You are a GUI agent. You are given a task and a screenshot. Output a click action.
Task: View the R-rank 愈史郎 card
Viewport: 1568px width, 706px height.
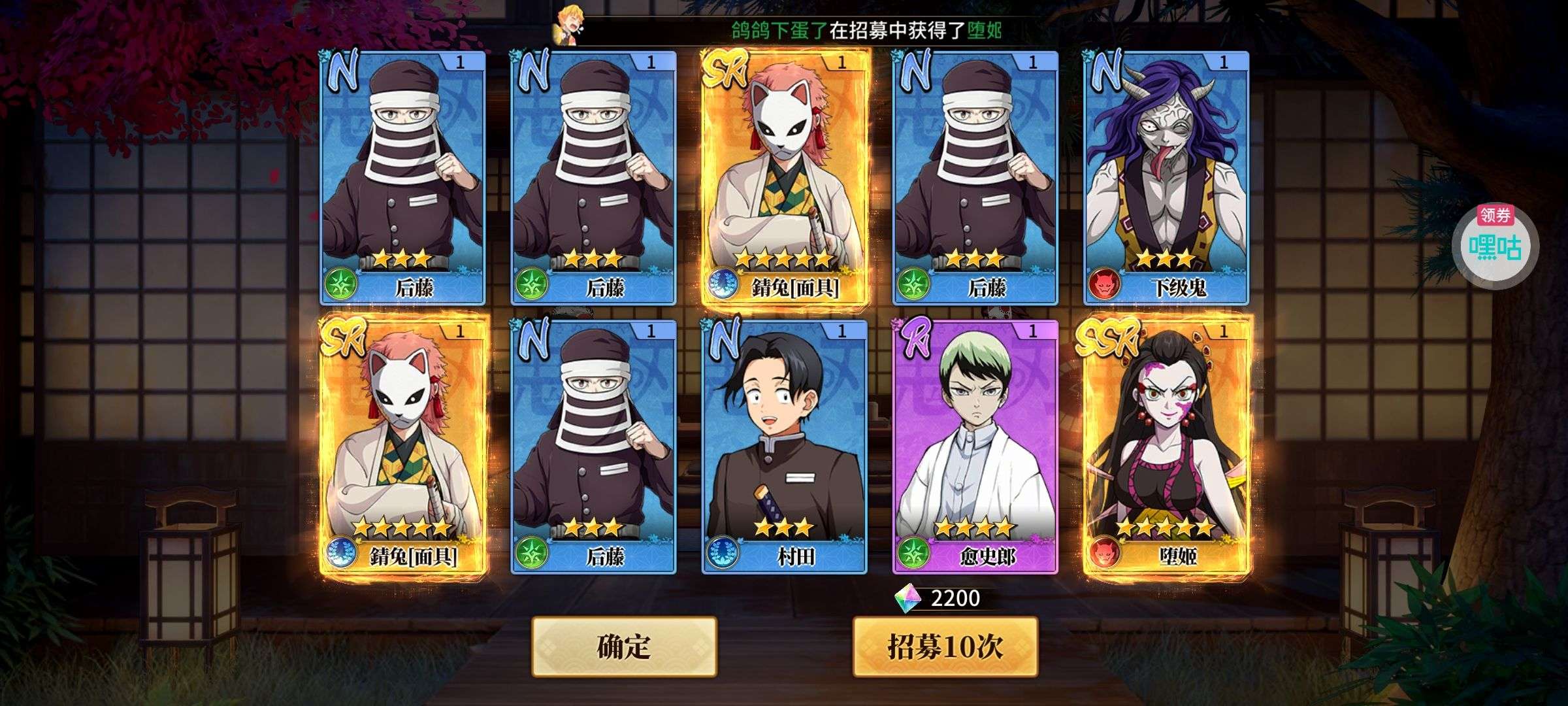[975, 447]
